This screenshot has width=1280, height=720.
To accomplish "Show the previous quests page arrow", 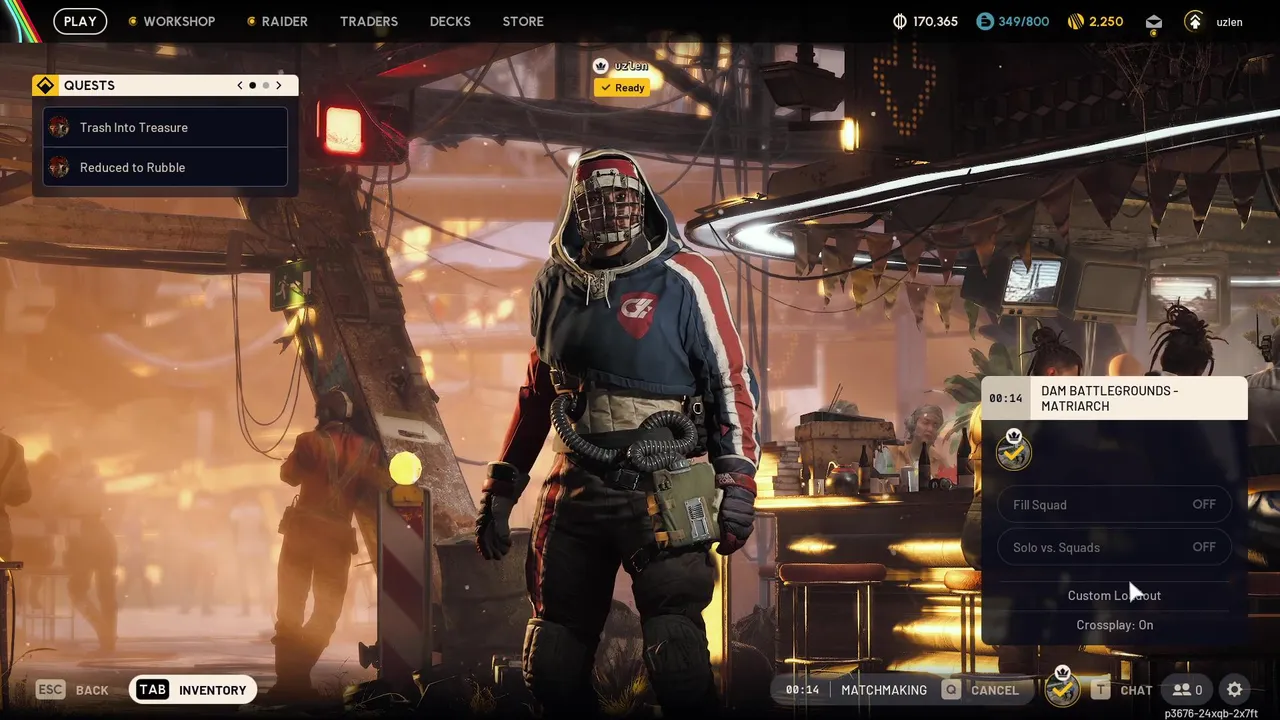I will tap(240, 86).
